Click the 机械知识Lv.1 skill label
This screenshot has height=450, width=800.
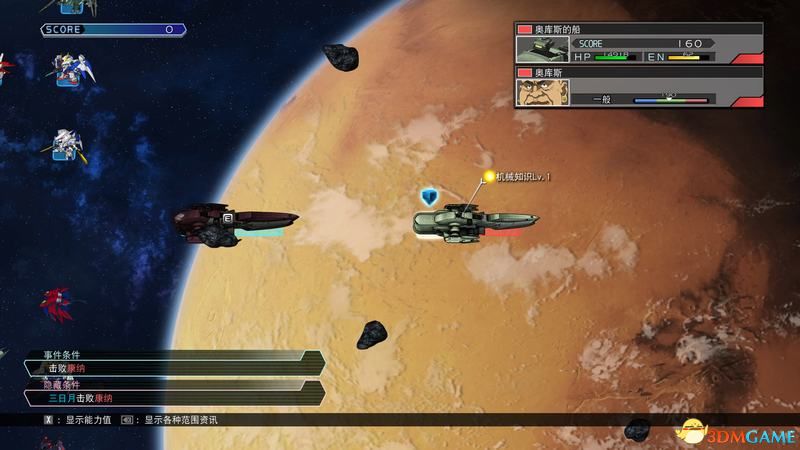click(x=523, y=177)
